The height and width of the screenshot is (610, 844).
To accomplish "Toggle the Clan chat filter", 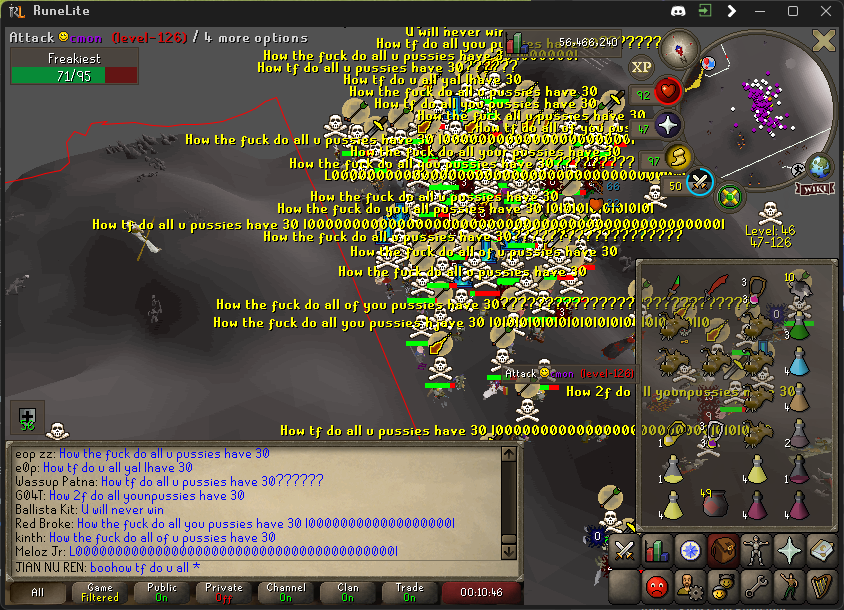I will click(348, 592).
